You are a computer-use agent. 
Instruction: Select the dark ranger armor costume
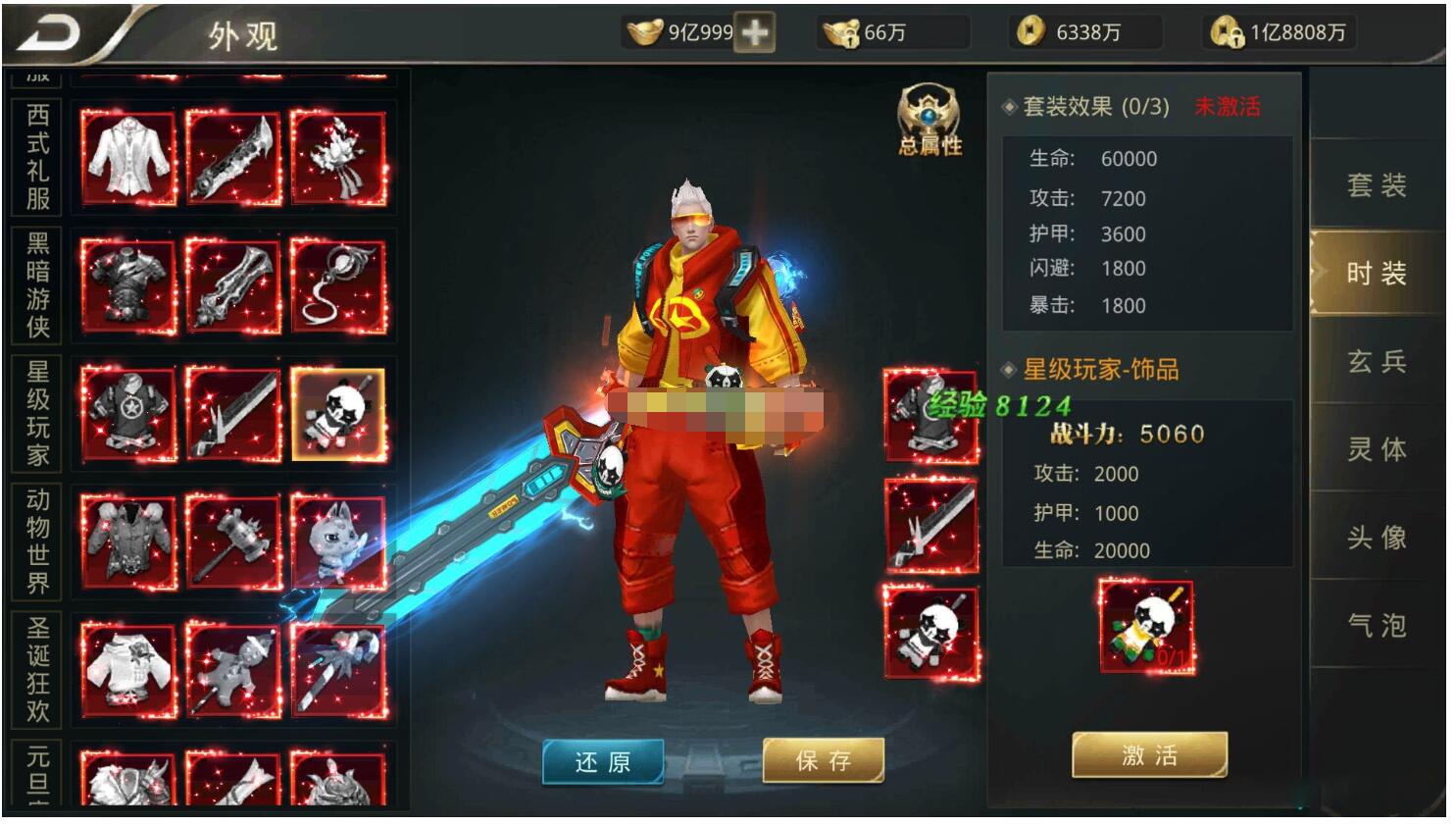[x=128, y=285]
